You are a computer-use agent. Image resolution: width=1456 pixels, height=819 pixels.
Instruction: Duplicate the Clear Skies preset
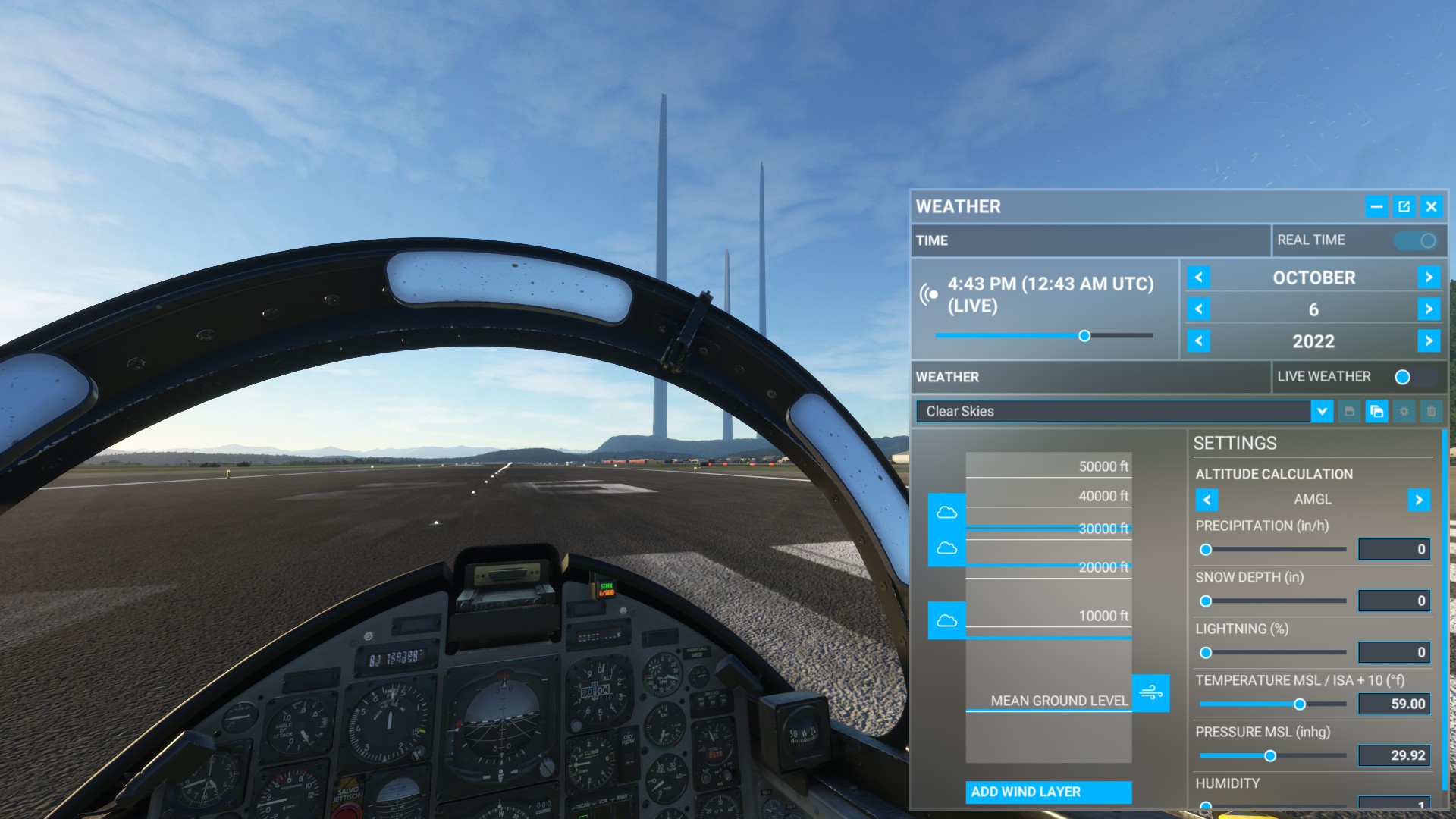tap(1376, 412)
